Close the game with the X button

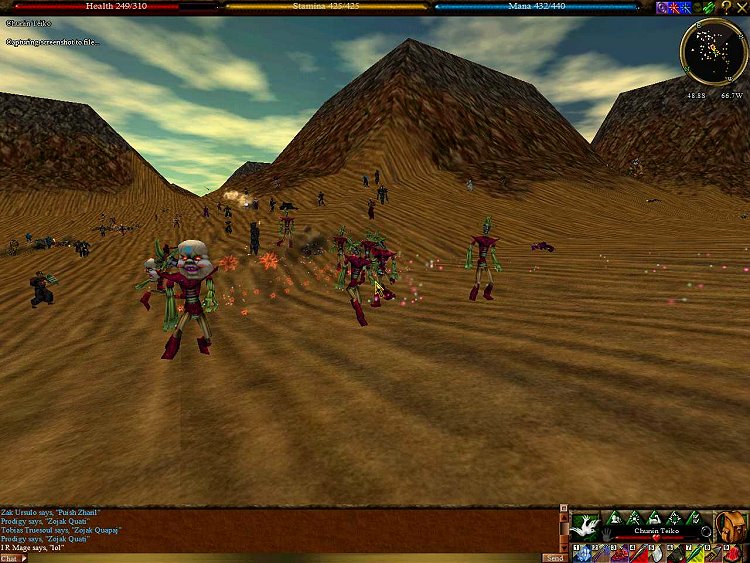742,7
